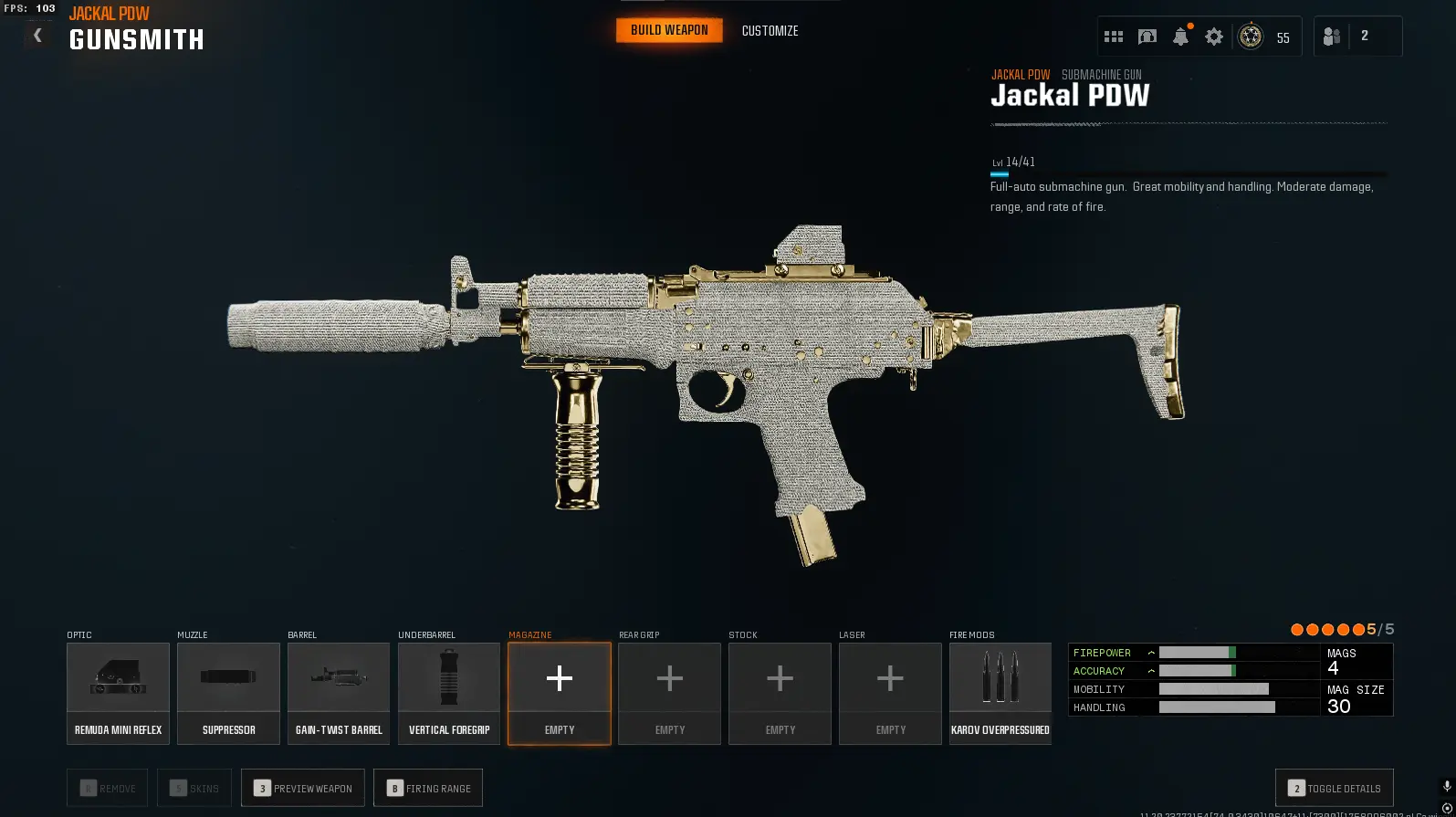Open the empty Laser slot

coord(890,693)
